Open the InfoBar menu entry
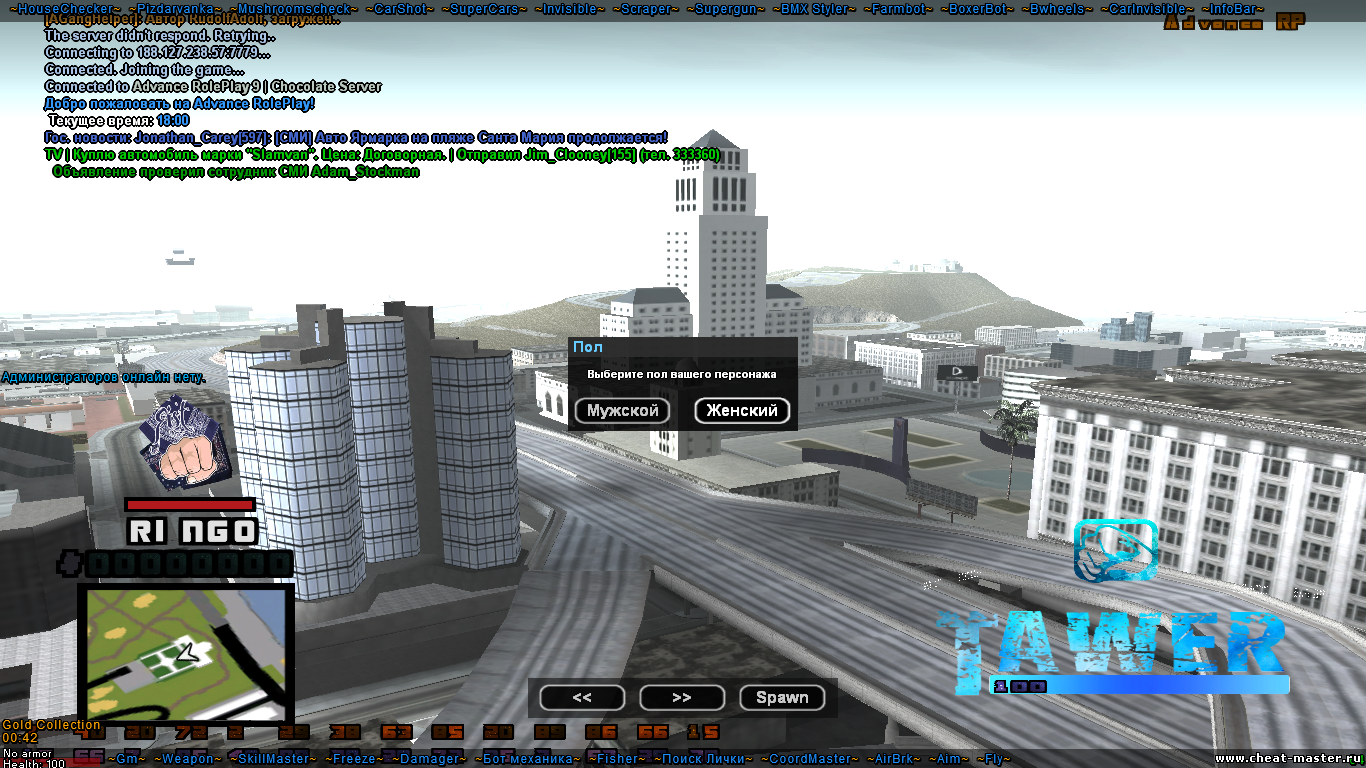This screenshot has width=1366, height=768. pos(1233,9)
